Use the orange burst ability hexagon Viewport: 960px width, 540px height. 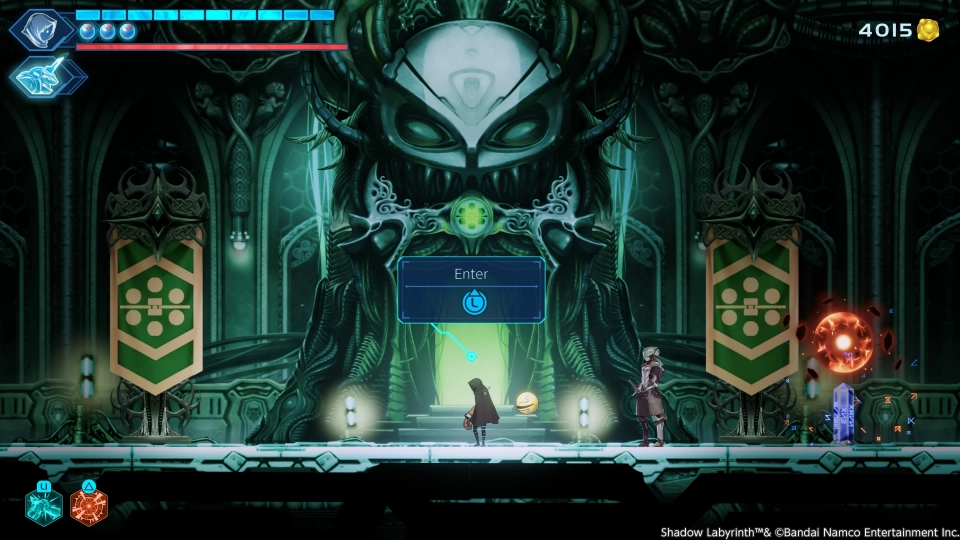89,506
